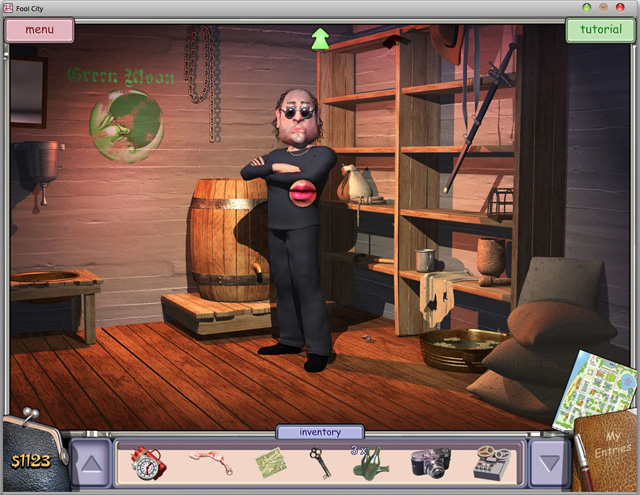Open the game menu
This screenshot has height=495, width=640.
[x=40, y=29]
